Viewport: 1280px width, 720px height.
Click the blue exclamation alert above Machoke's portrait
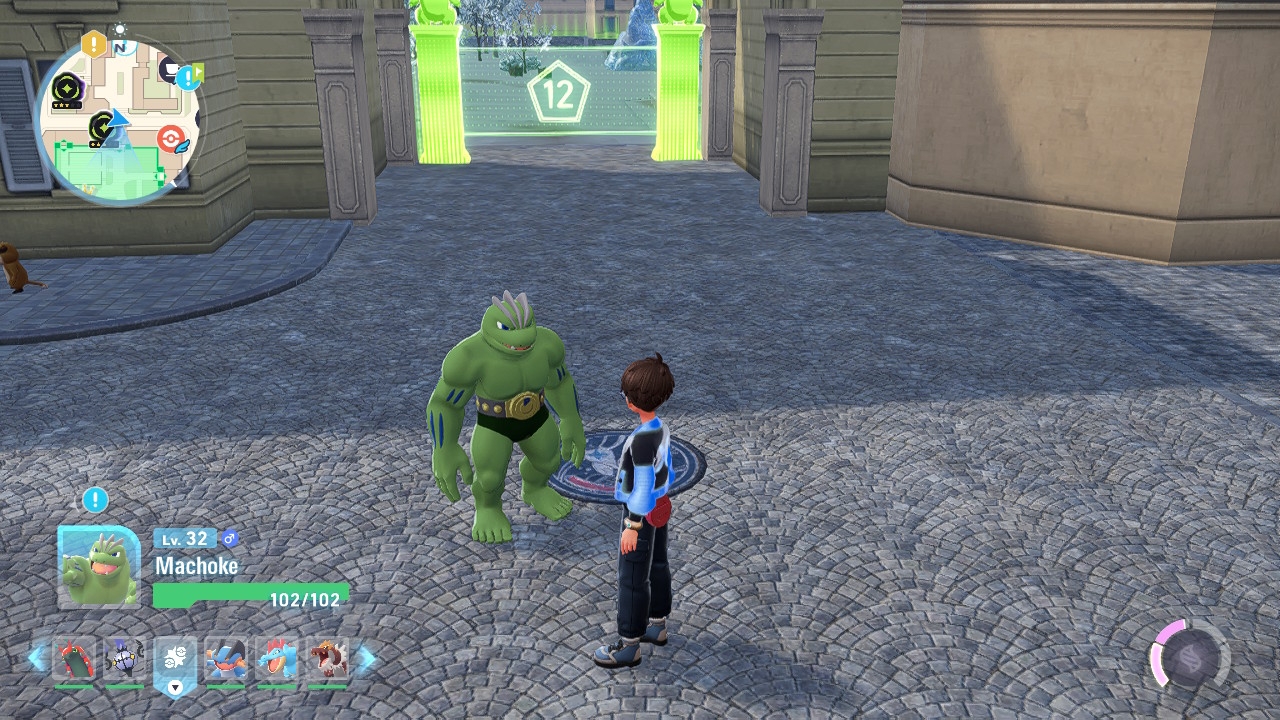click(x=95, y=499)
